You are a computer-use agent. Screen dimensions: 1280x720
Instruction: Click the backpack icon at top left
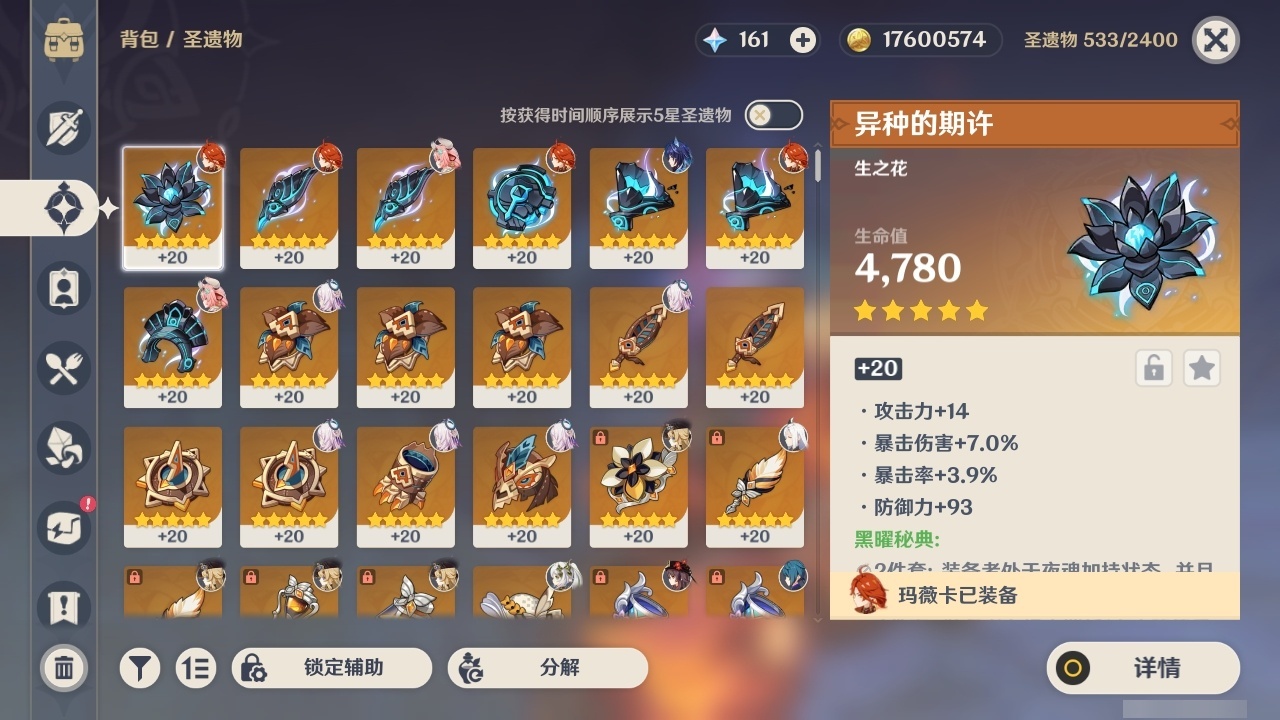click(x=64, y=40)
